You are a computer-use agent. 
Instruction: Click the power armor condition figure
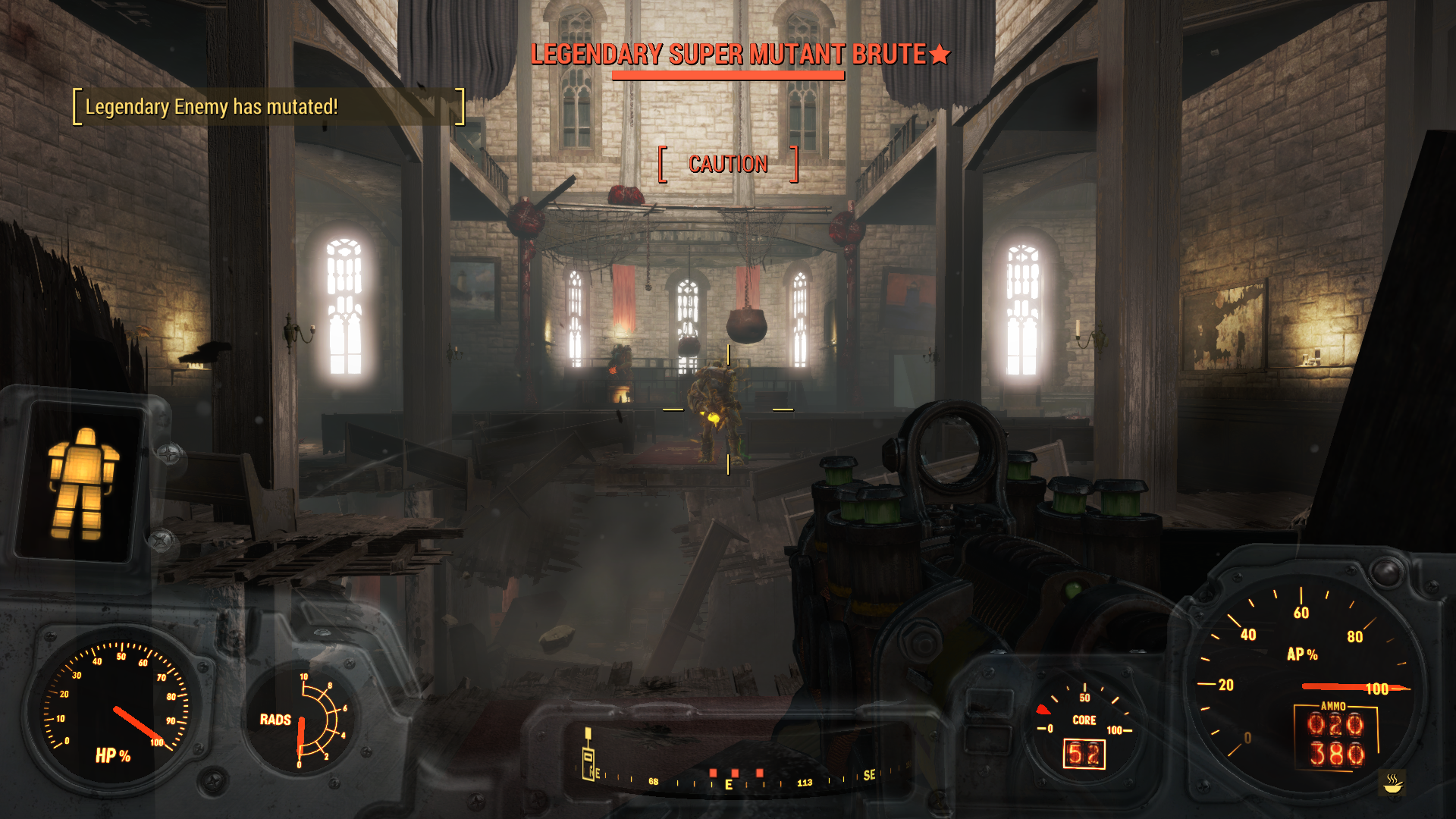(x=83, y=482)
